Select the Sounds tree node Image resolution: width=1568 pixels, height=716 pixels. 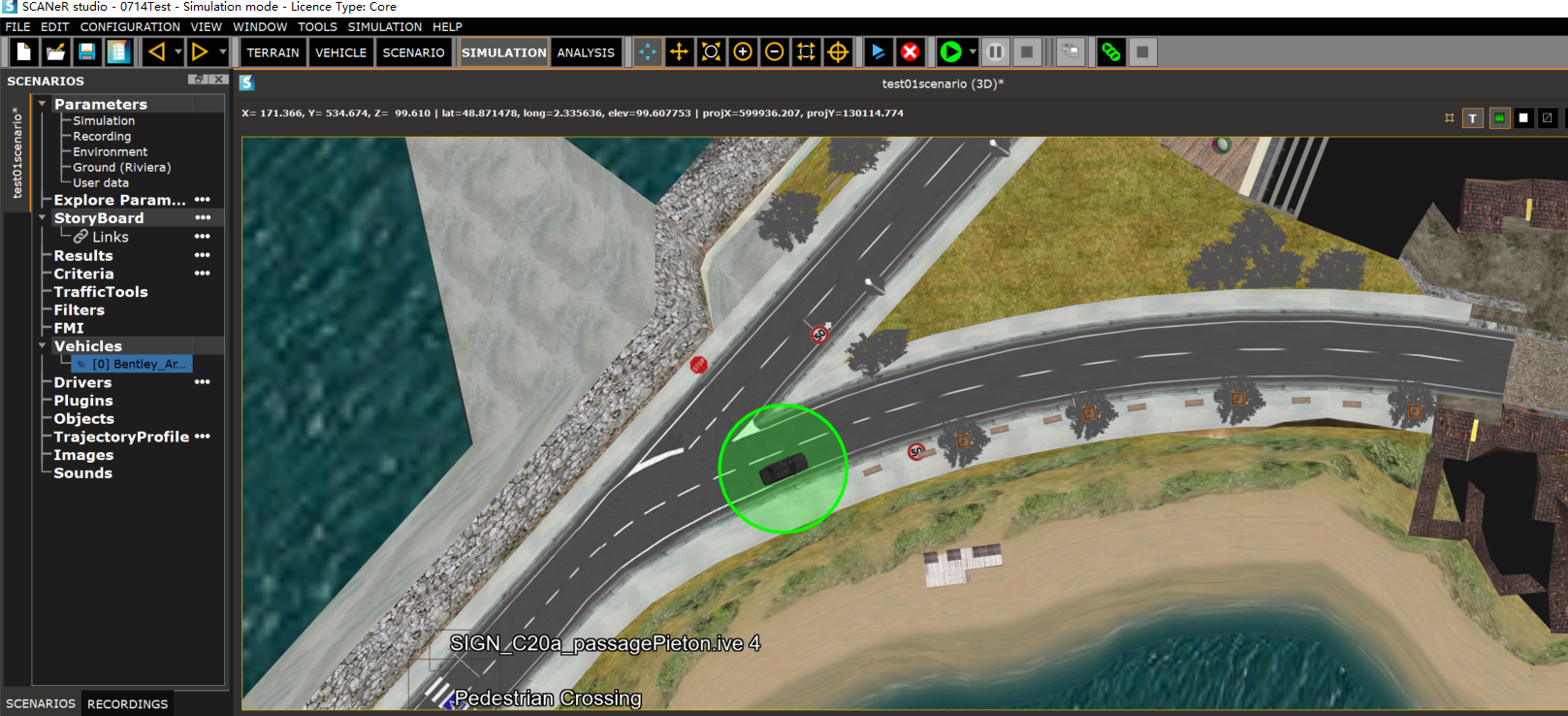[x=82, y=473]
